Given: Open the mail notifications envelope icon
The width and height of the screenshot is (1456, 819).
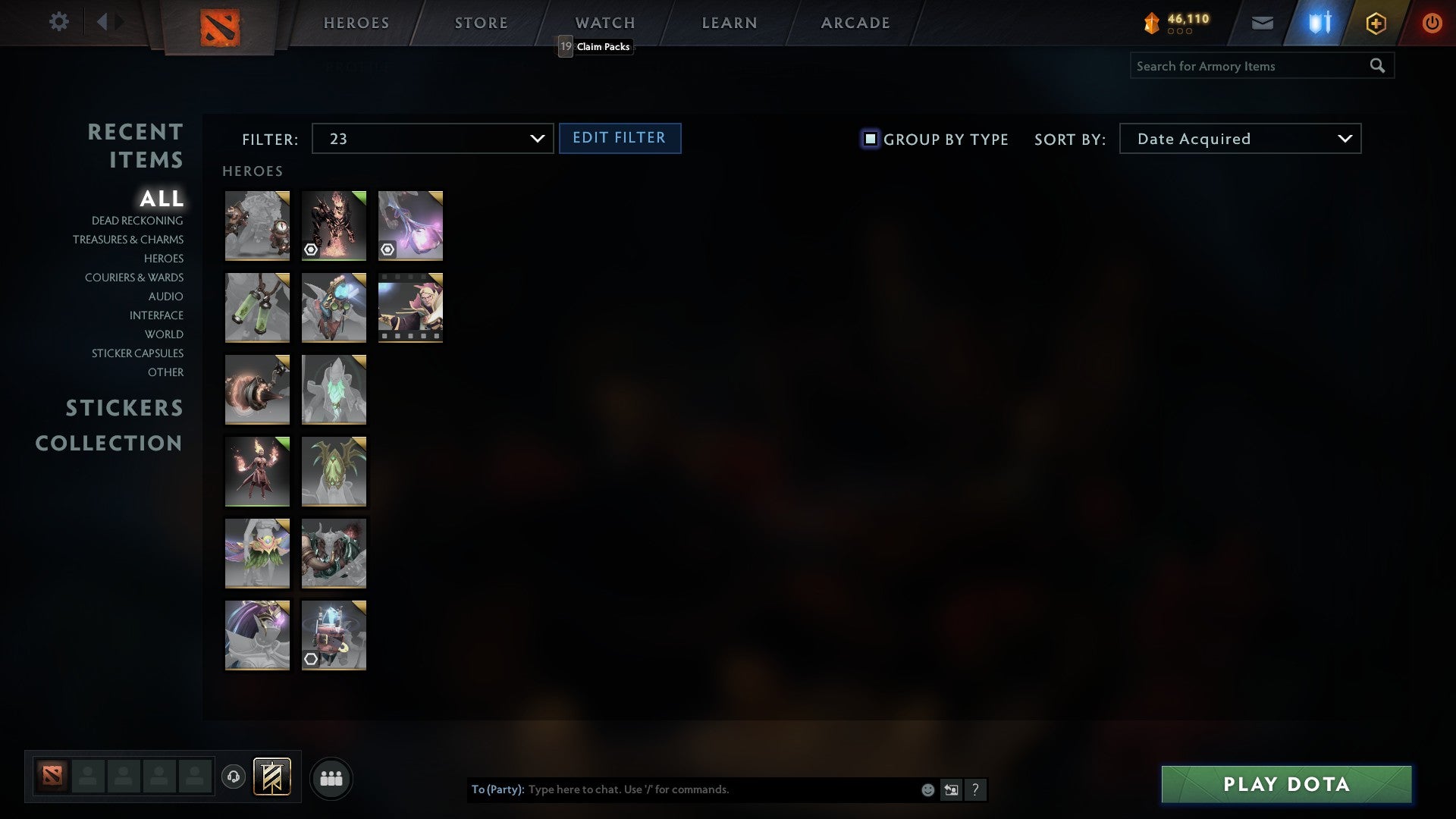Looking at the screenshot, I should pos(1263,22).
